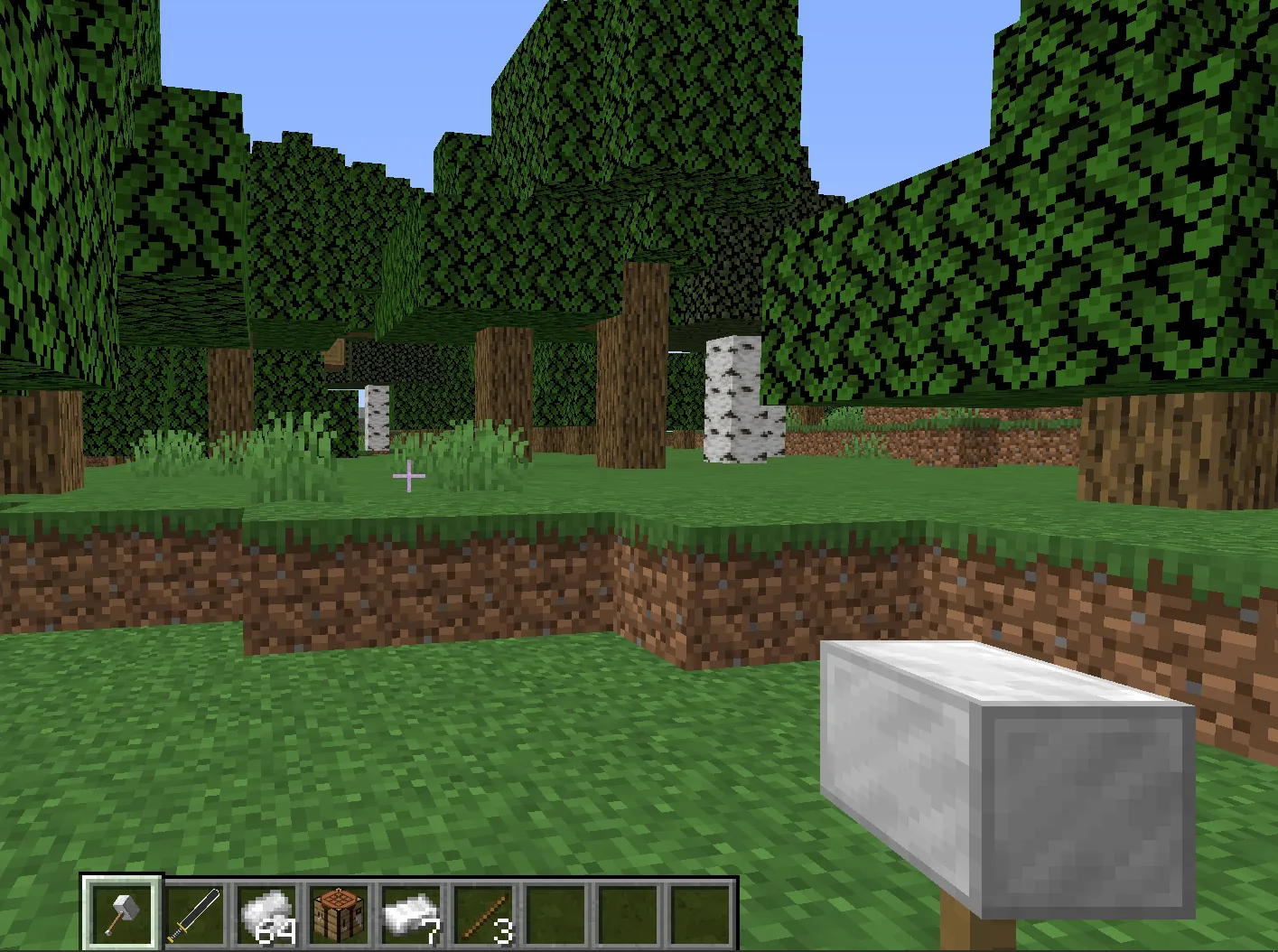Image resolution: width=1278 pixels, height=952 pixels.
Task: Select the hammer in the first hotbar slot
Action: click(122, 912)
